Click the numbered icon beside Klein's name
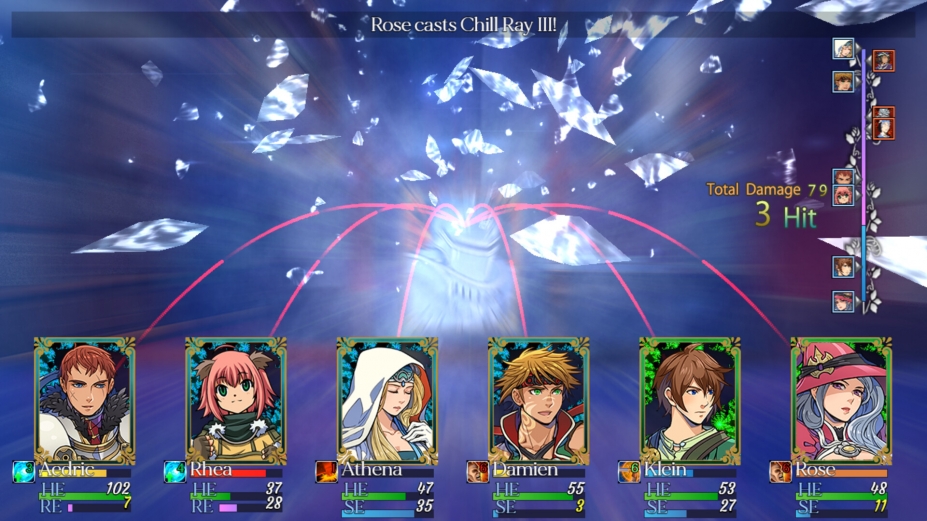The height and width of the screenshot is (521, 927). coord(629,471)
